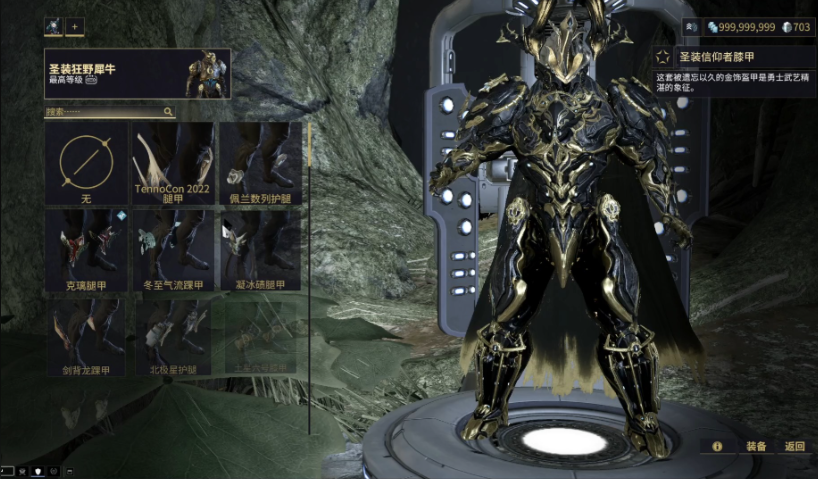Choose the 北极星护腿 armor tile
This screenshot has height=479, width=818.
click(x=173, y=336)
